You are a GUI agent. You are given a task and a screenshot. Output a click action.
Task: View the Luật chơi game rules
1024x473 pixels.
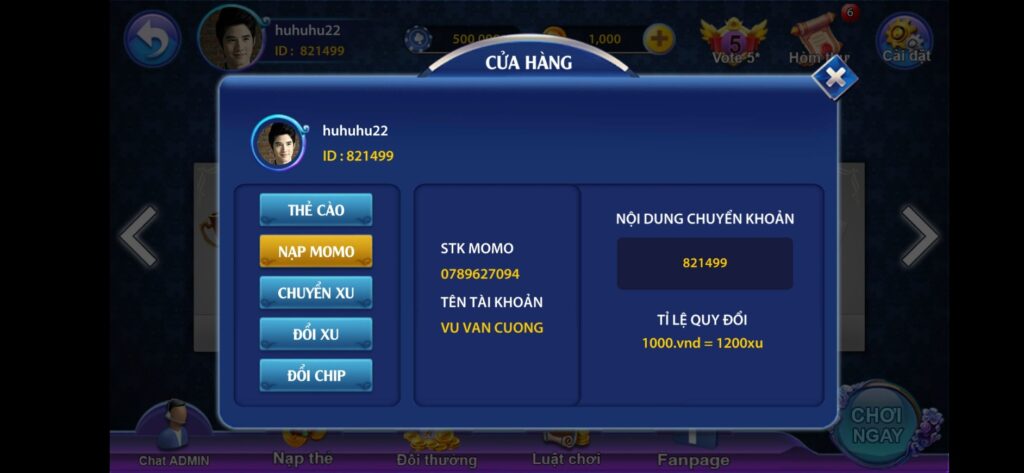point(566,450)
